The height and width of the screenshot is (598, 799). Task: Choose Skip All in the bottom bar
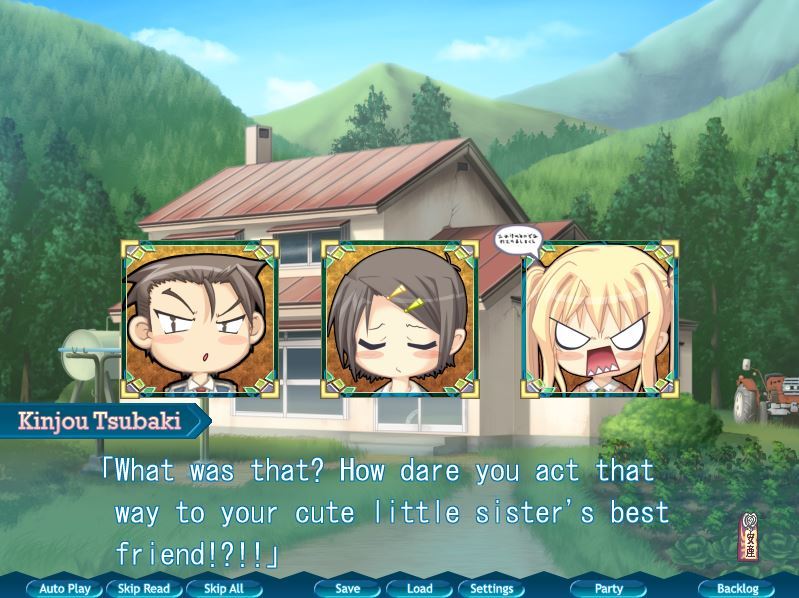(x=224, y=589)
